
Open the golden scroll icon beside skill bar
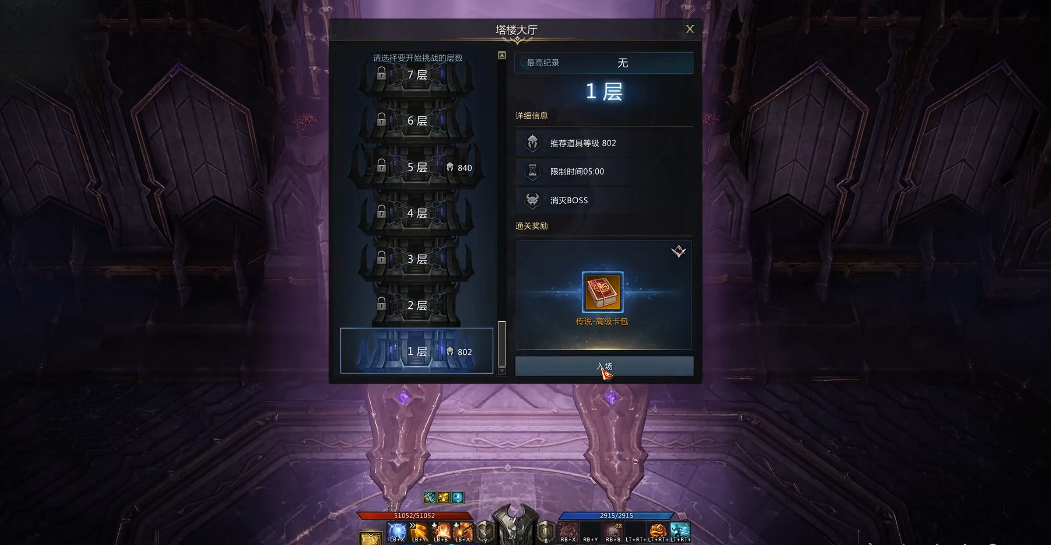pyautogui.click(x=371, y=537)
